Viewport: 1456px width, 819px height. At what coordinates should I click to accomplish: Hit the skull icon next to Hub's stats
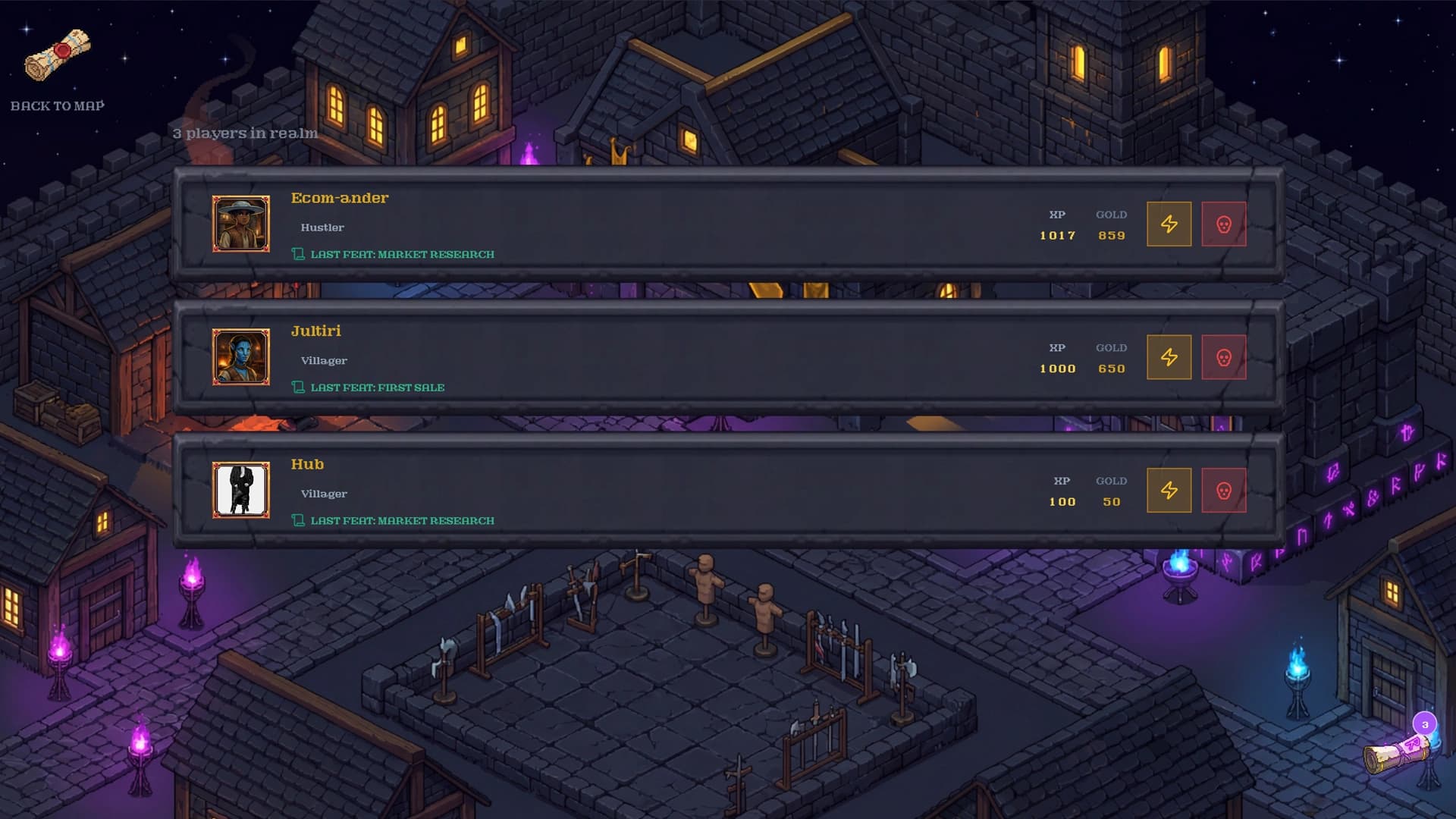click(1224, 490)
